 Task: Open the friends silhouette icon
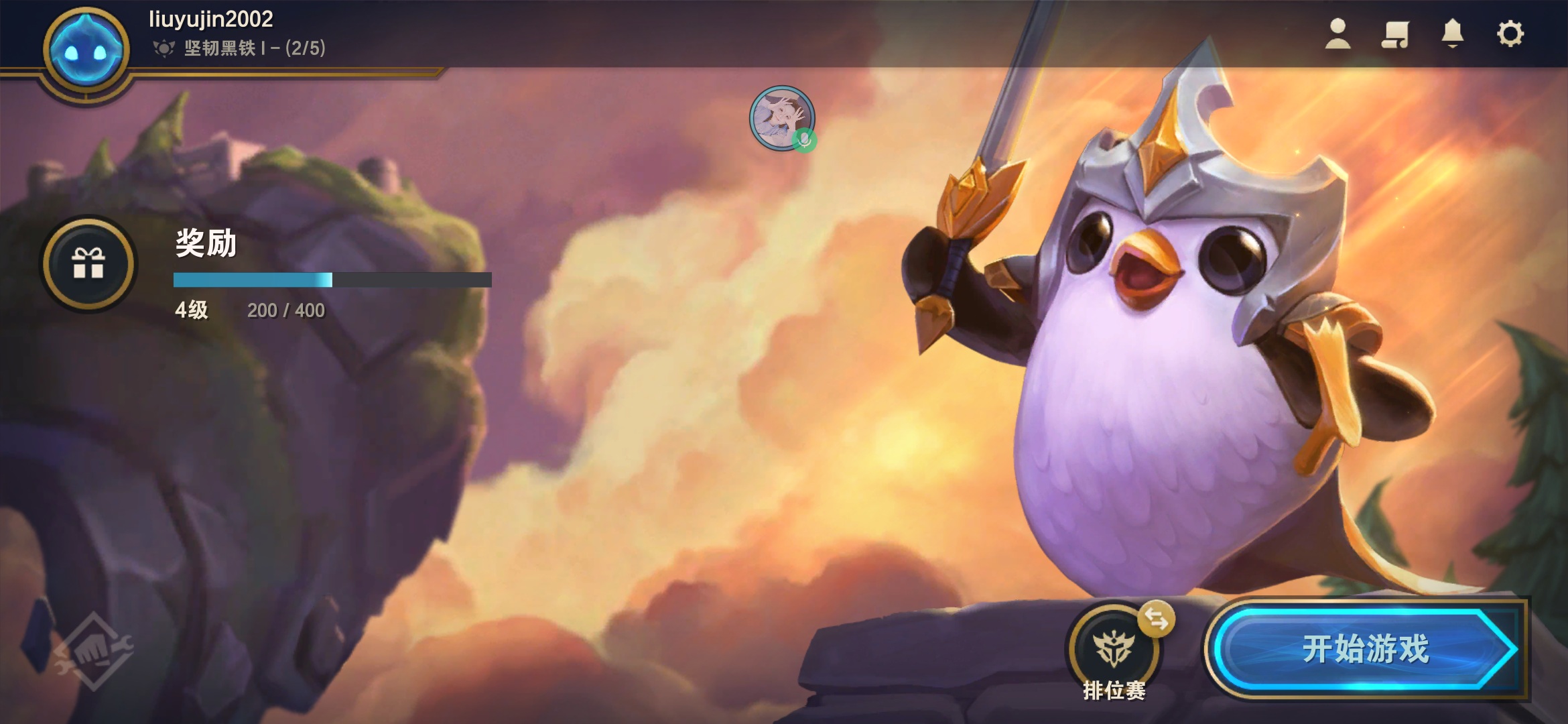point(1337,34)
